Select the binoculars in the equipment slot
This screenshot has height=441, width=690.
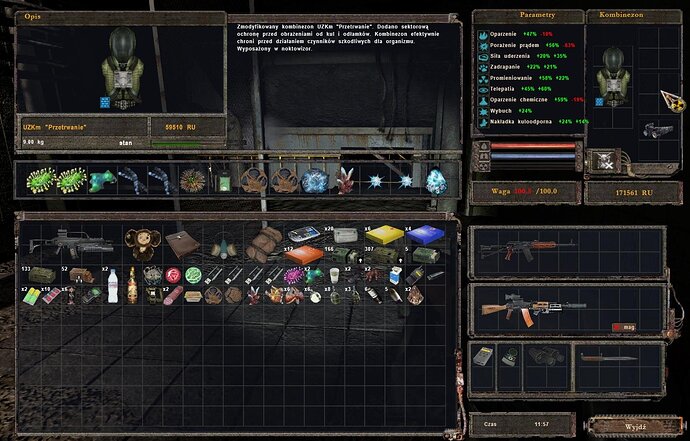click(x=547, y=359)
